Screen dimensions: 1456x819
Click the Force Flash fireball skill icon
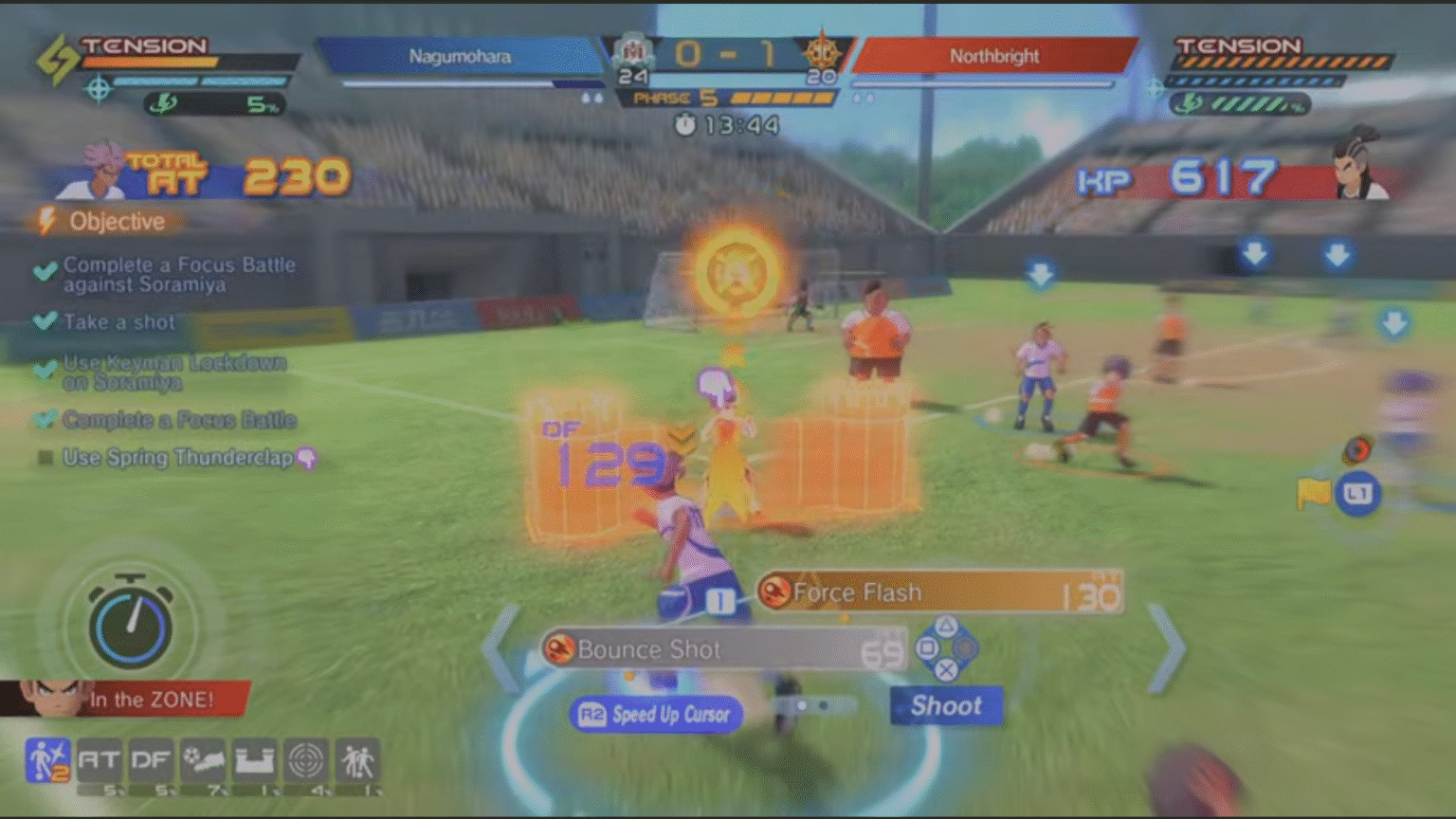click(x=774, y=591)
